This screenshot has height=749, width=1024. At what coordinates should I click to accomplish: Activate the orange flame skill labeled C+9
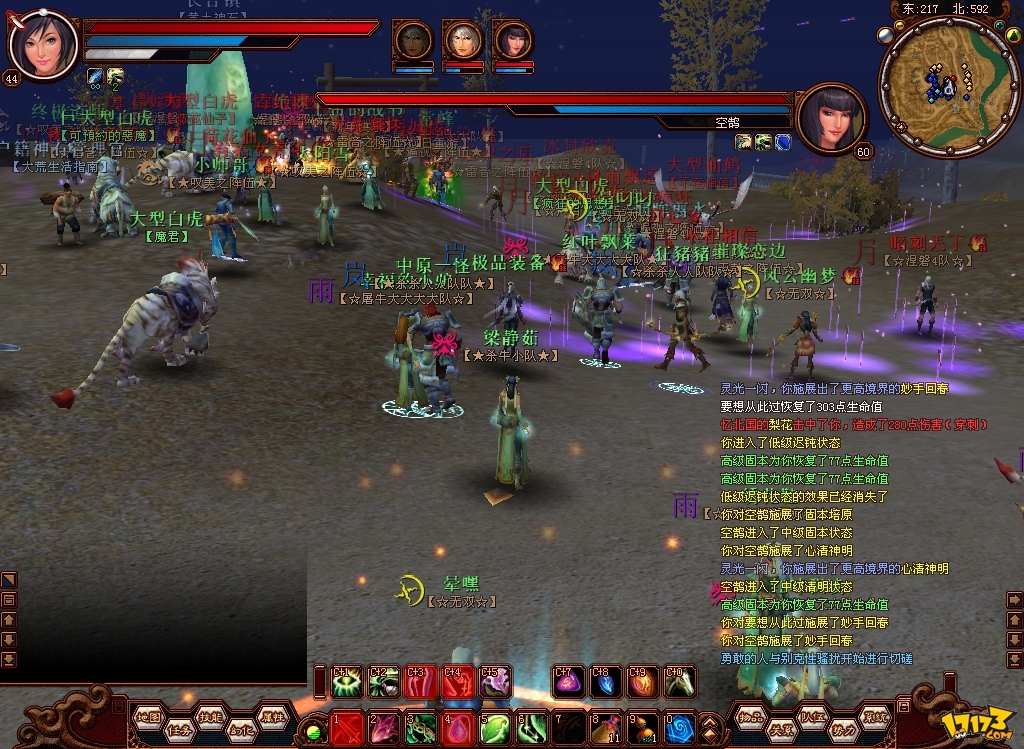click(x=643, y=682)
